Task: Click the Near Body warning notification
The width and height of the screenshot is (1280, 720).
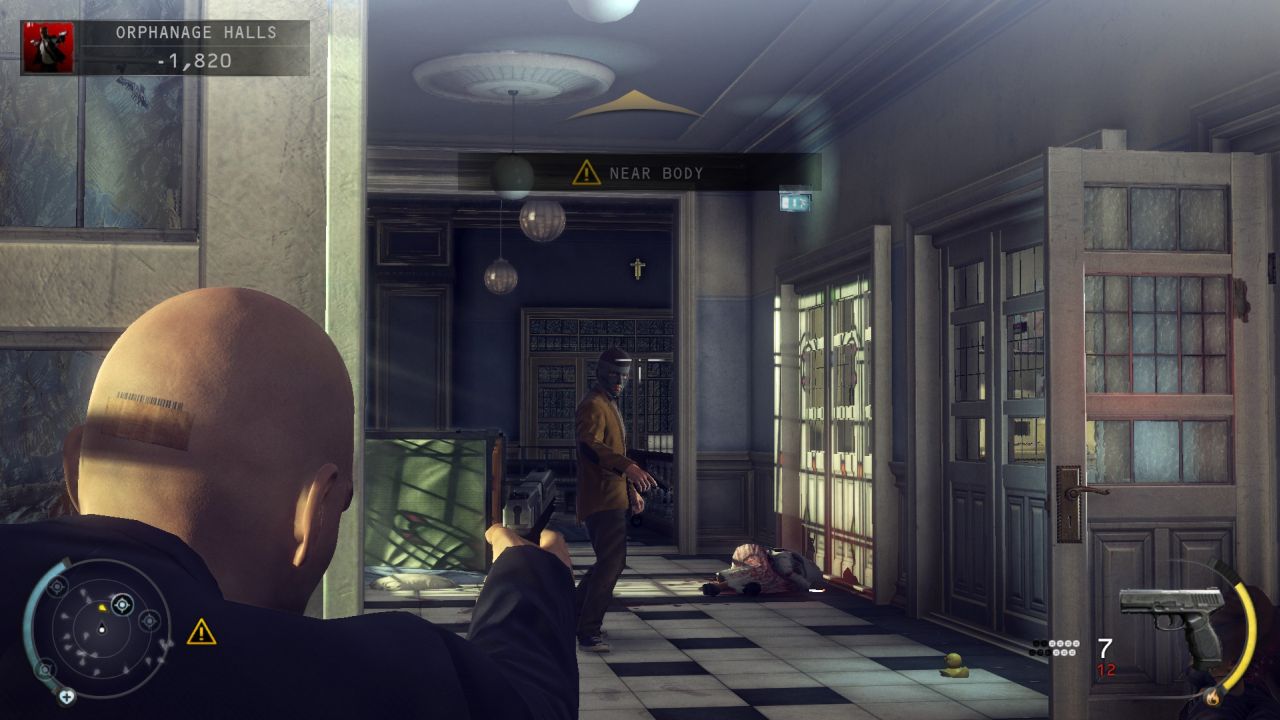Action: click(640, 173)
